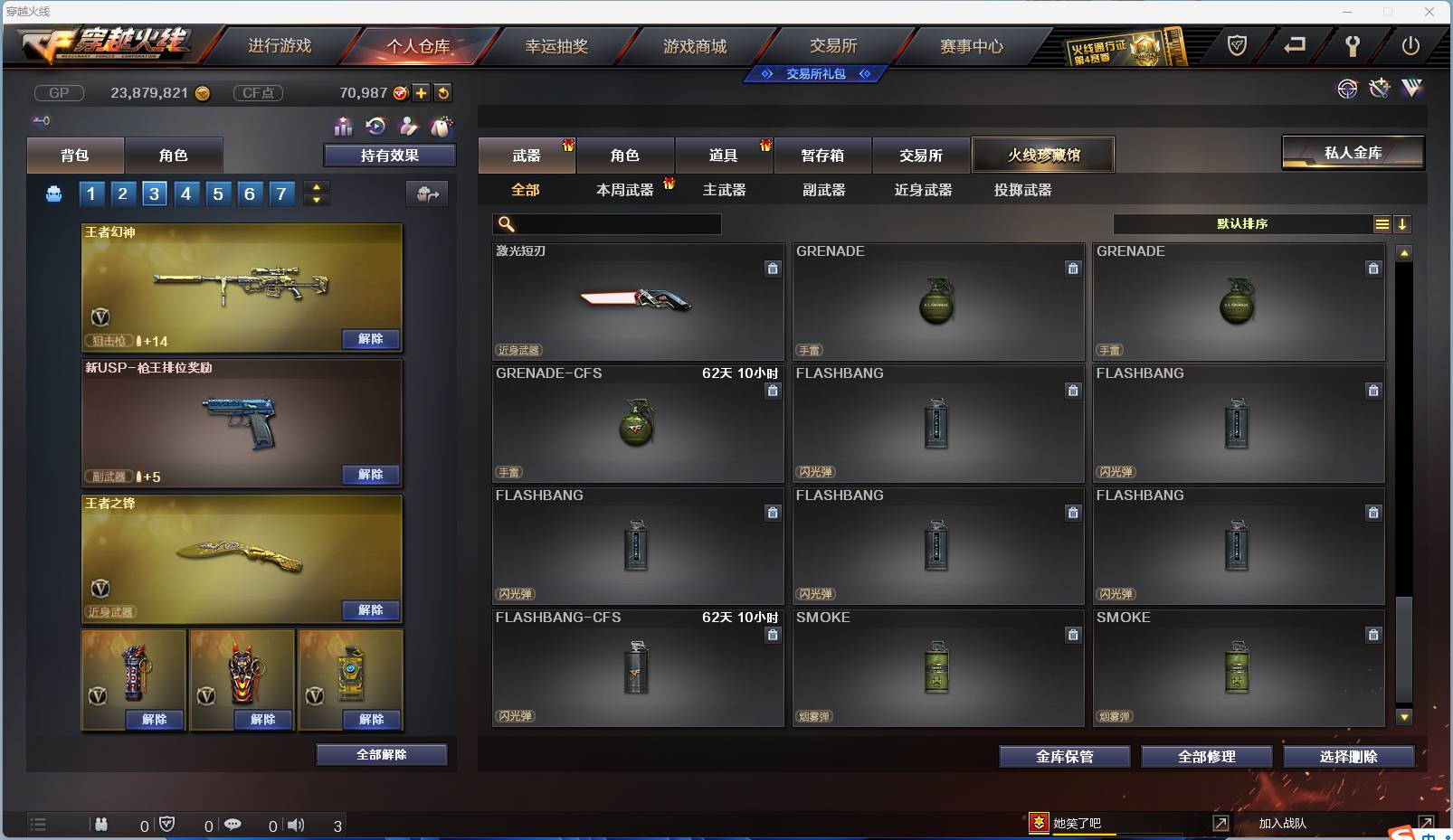Toggle the sort direction arrow beside layout icon
Screen dimensions: 1453x840
coord(1403,223)
